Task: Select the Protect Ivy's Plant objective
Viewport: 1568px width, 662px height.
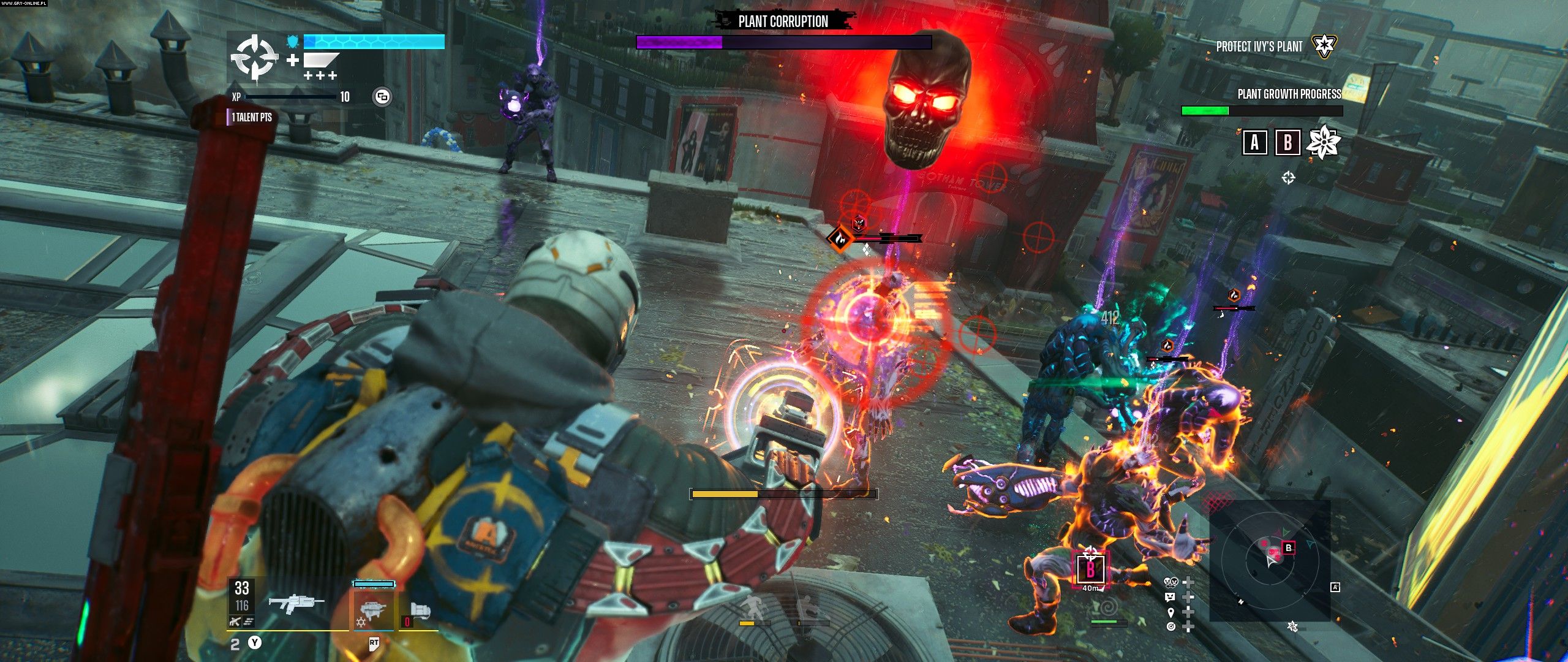Action: point(1259,47)
